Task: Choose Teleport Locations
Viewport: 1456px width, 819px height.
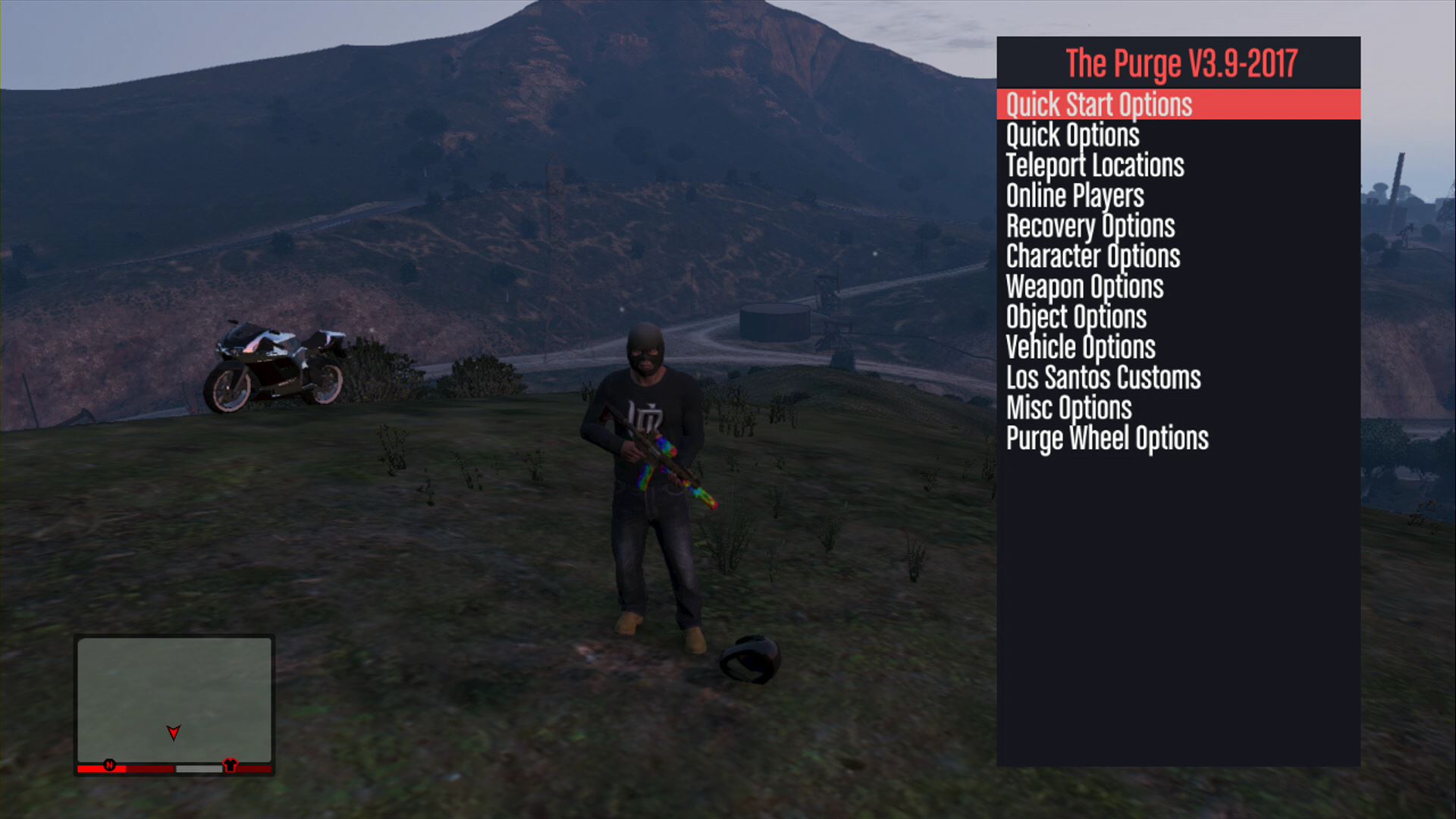Action: [1094, 165]
